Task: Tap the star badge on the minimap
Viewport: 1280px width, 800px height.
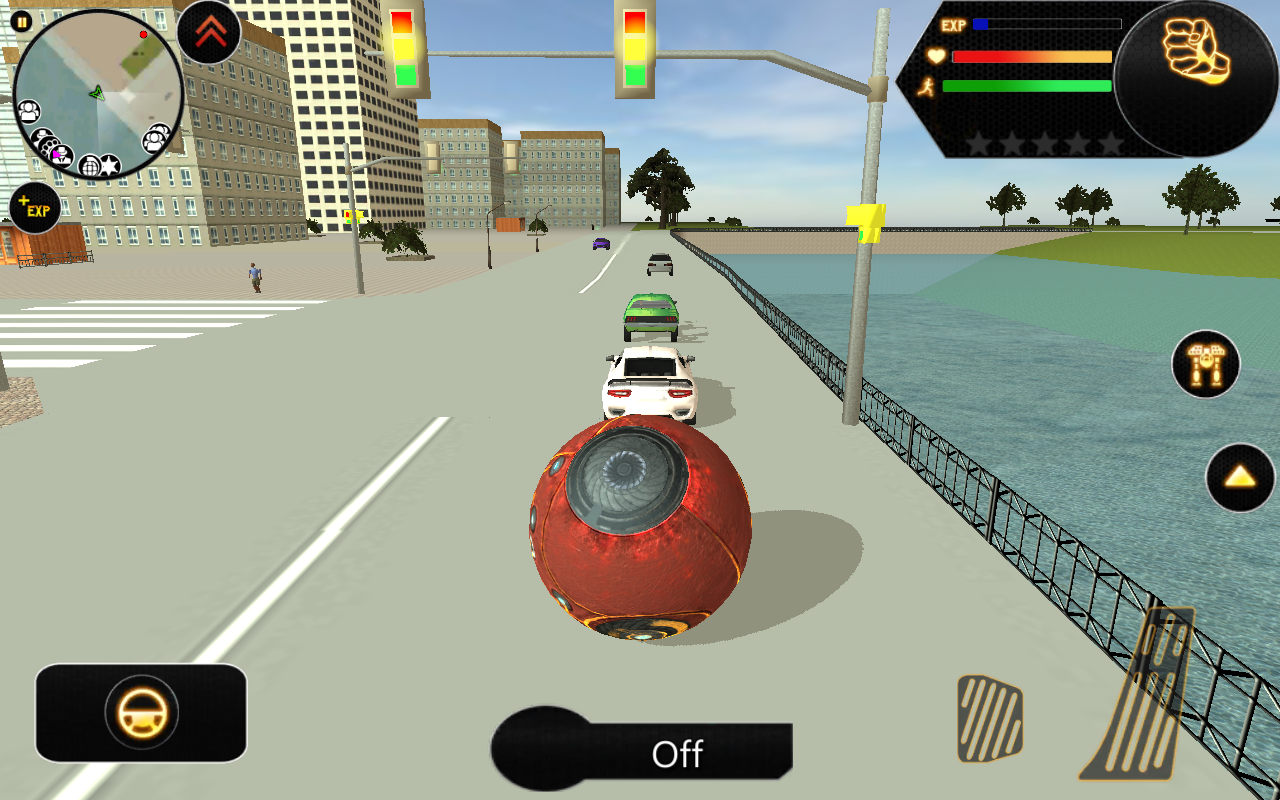Action: (x=109, y=165)
